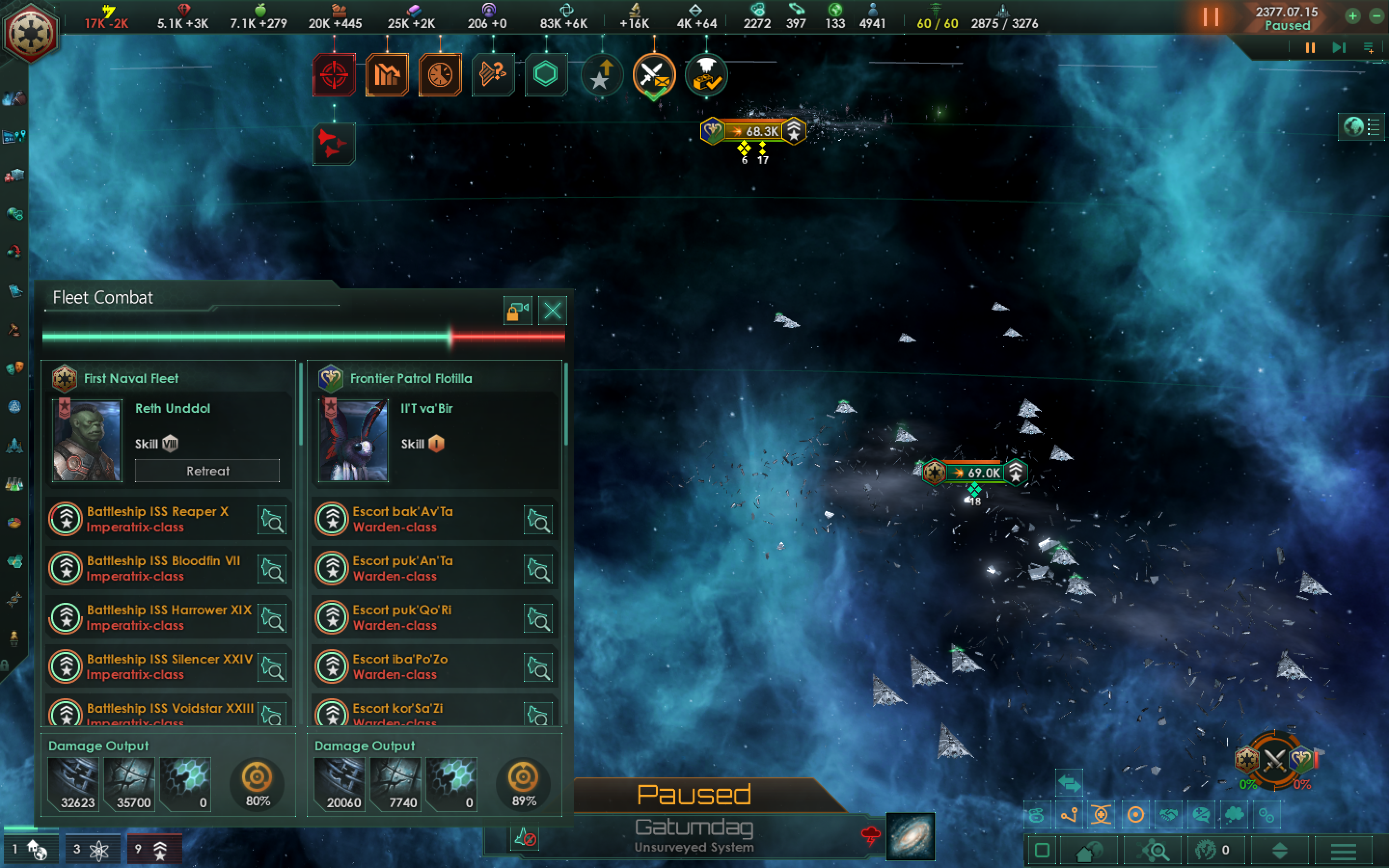Click the Retreat button for Reth Unddol's fleet
Image resolution: width=1389 pixels, height=868 pixels.
[207, 471]
